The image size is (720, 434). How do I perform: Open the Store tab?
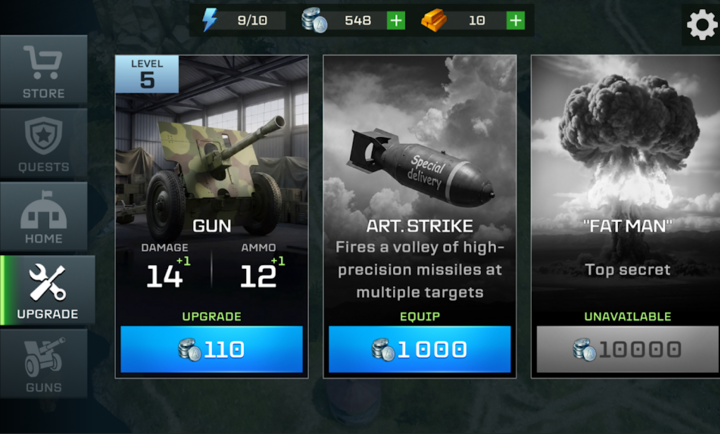[43, 70]
